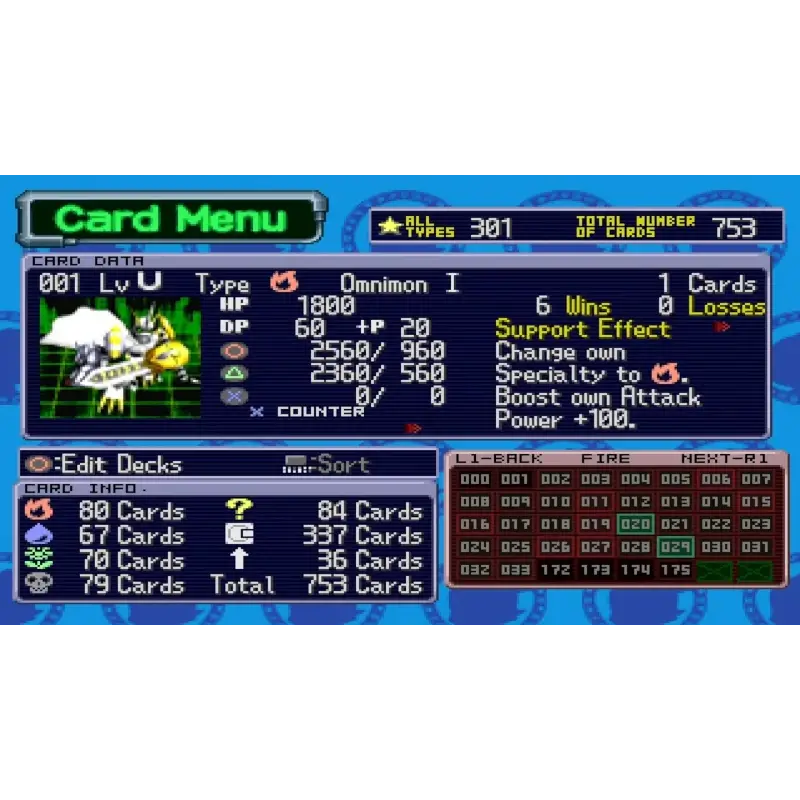This screenshot has width=800, height=800.
Task: Choose card 175 from the grid
Action: (676, 570)
